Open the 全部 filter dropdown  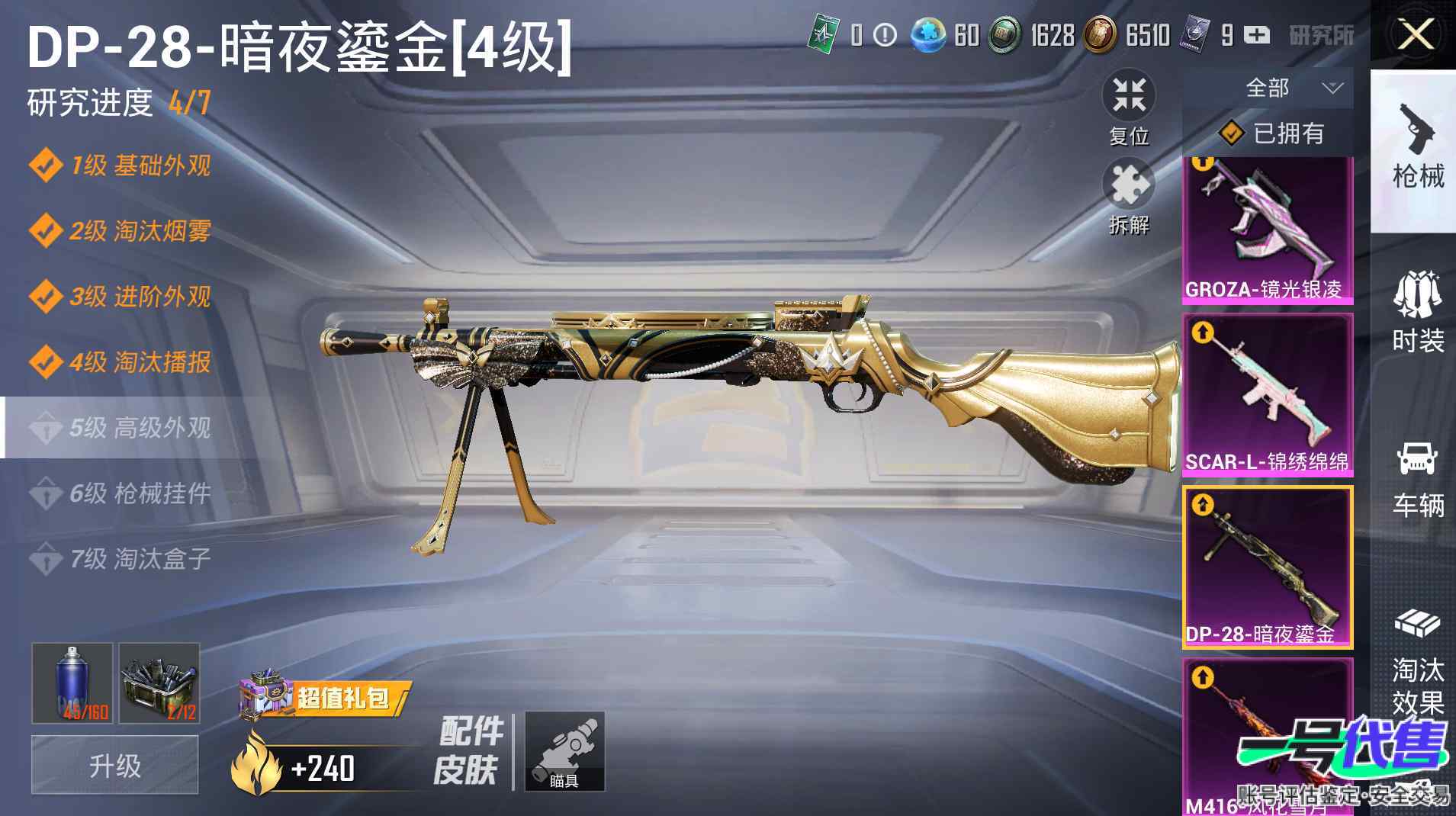[x=1289, y=88]
